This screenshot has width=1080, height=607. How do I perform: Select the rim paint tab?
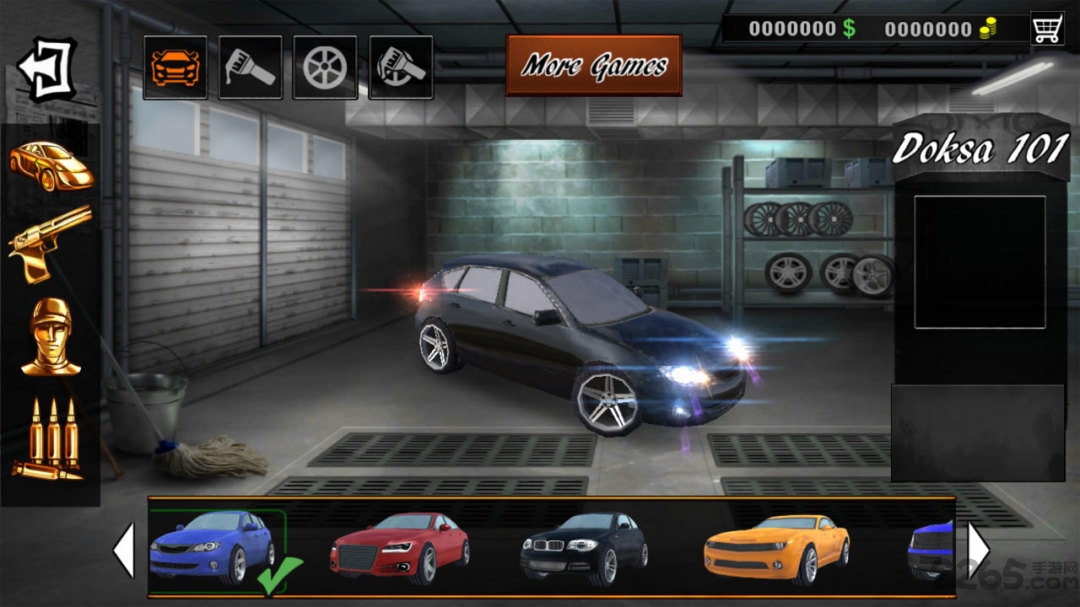tap(401, 67)
